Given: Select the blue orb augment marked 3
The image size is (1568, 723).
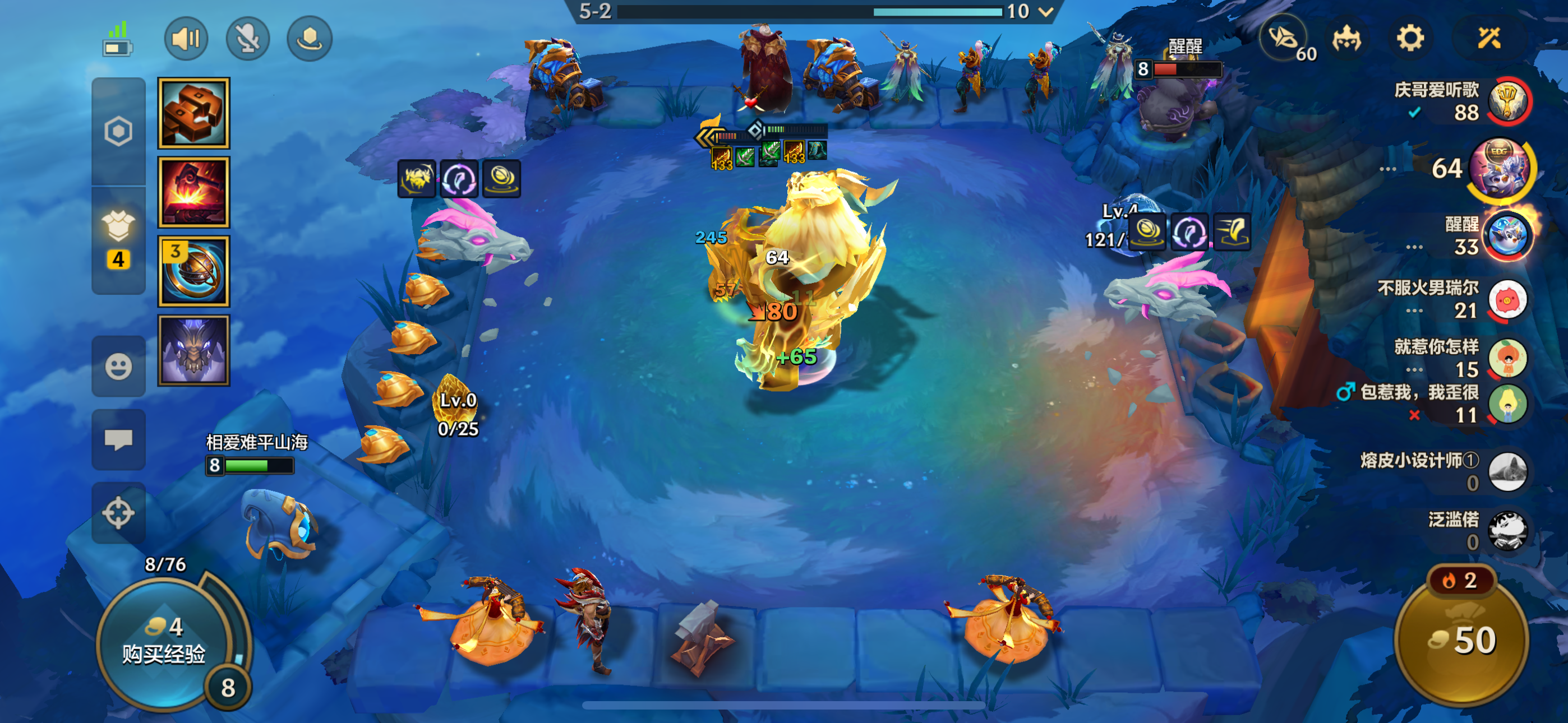Looking at the screenshot, I should [193, 271].
